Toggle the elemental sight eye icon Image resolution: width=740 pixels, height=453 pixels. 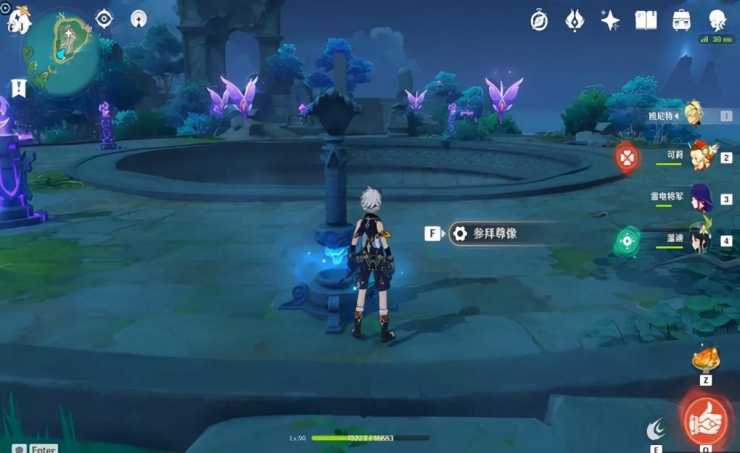pos(104,18)
